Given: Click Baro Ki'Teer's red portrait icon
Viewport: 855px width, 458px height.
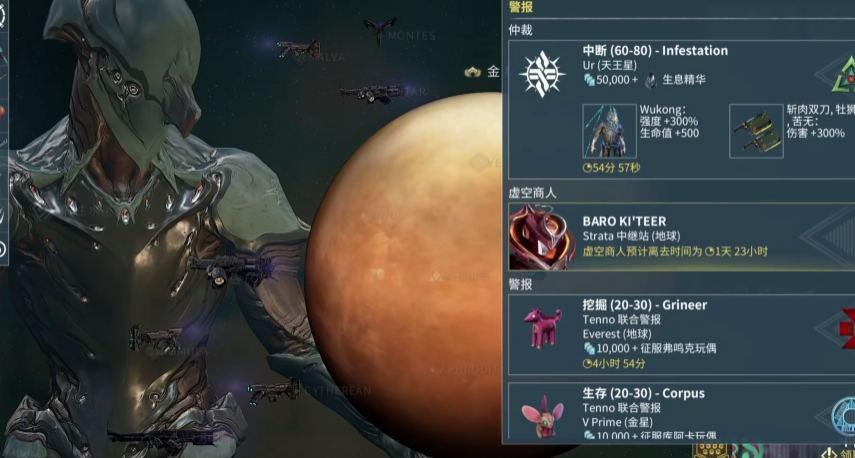Looking at the screenshot, I should pos(542,238).
